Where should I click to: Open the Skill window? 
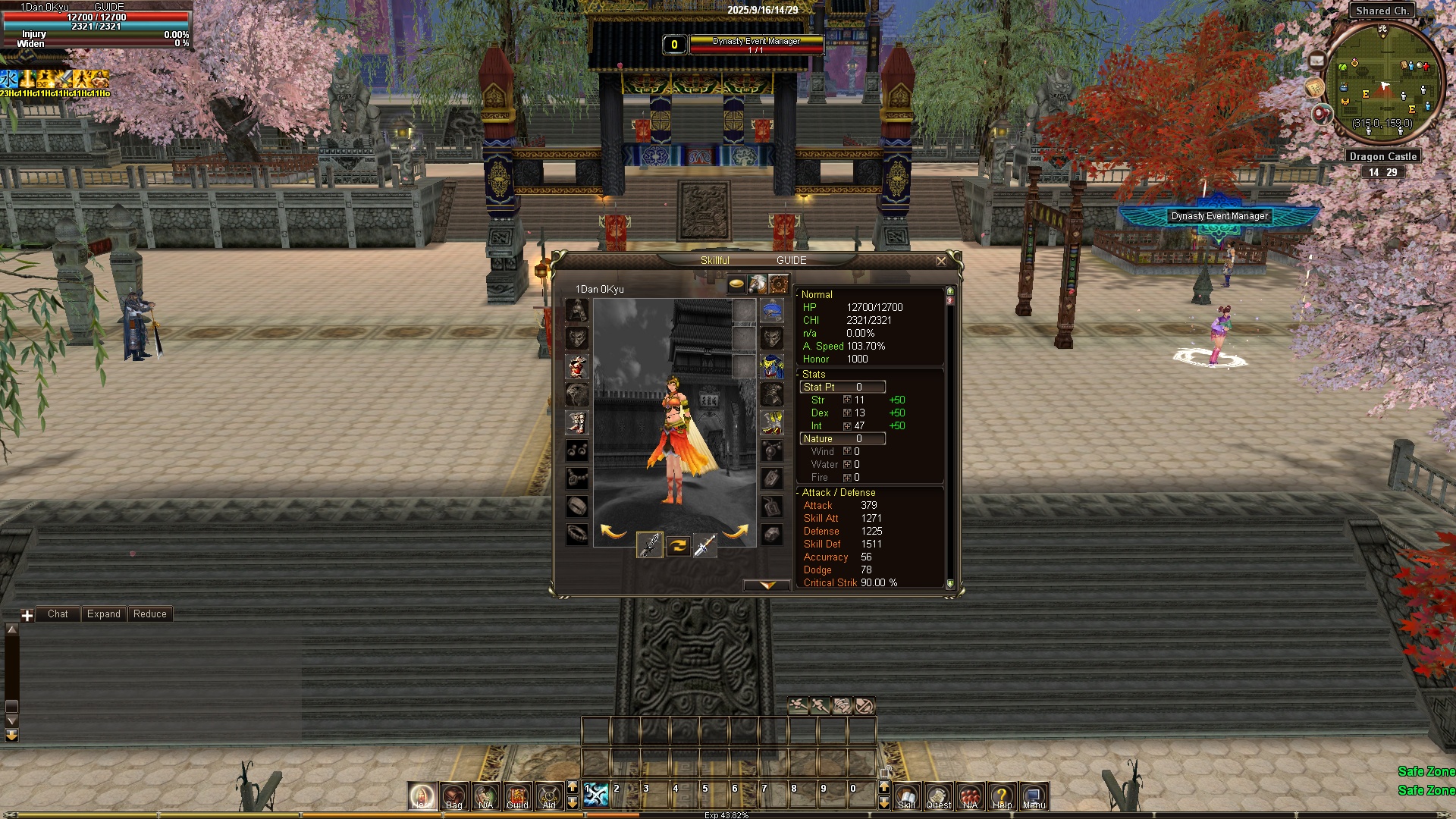[x=907, y=796]
